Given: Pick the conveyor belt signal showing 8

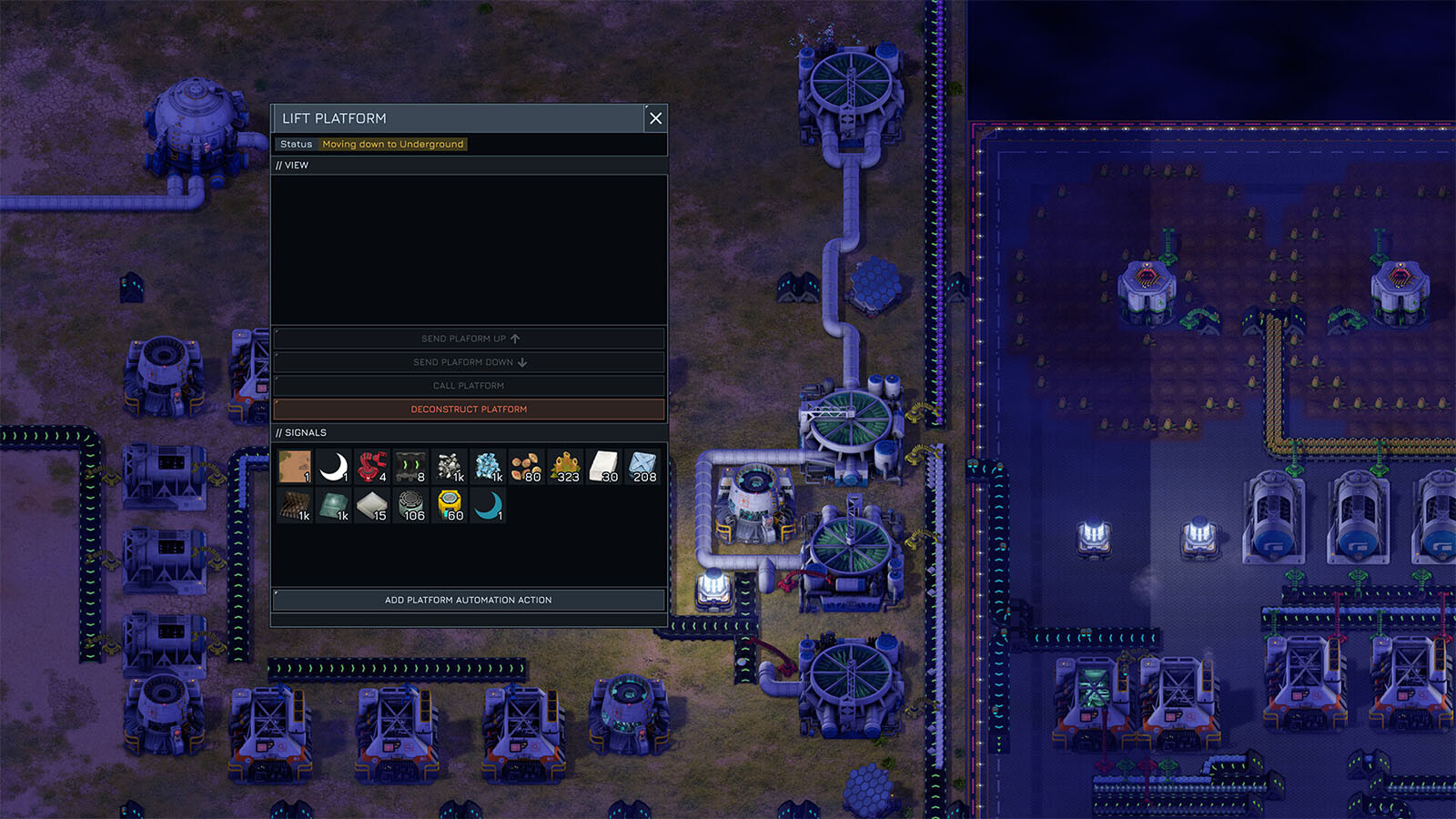Looking at the screenshot, I should coord(410,467).
